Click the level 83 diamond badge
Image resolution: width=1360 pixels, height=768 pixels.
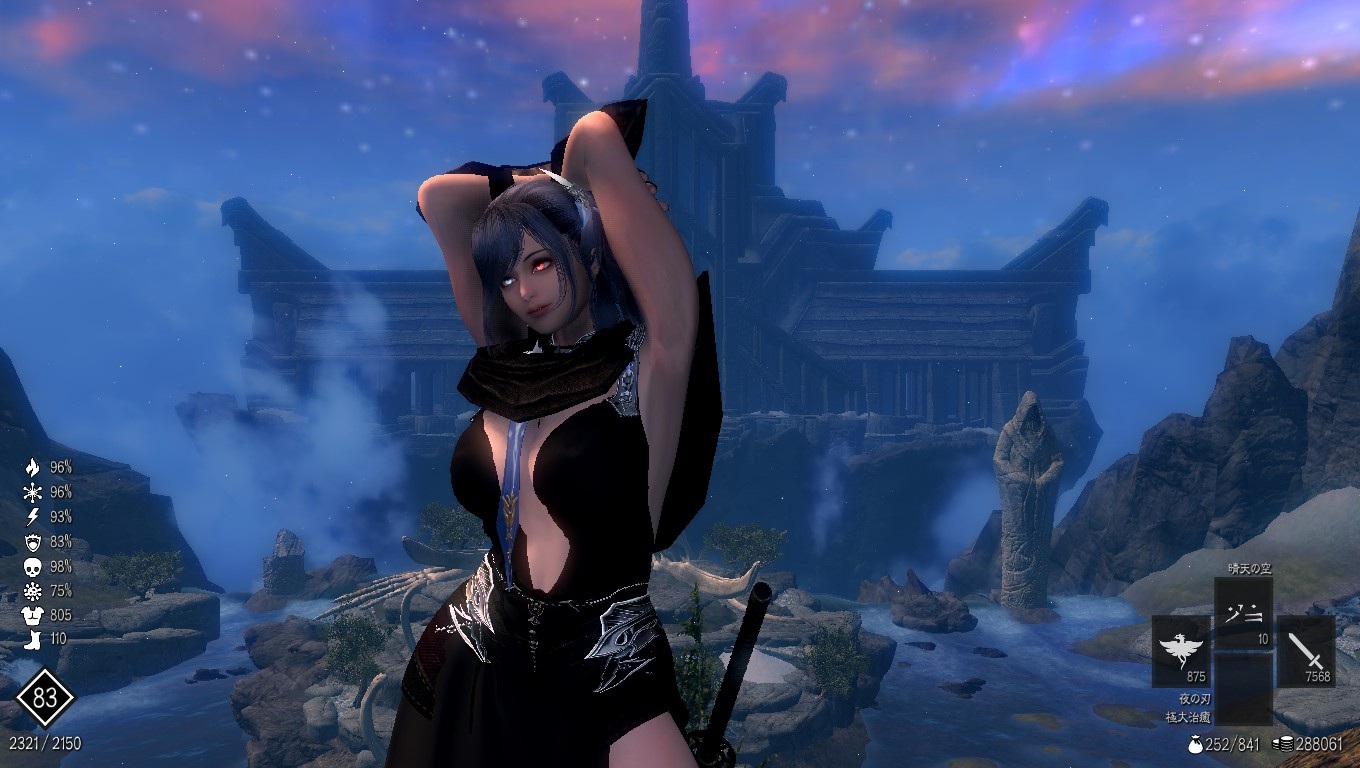click(x=45, y=698)
